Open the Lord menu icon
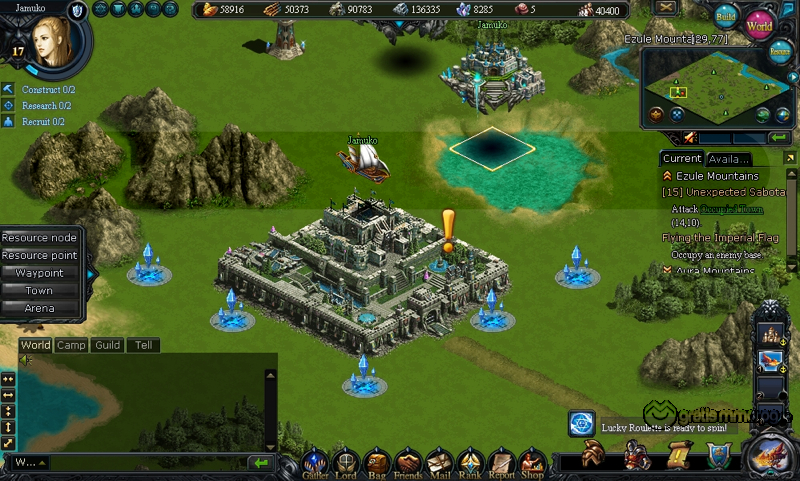This screenshot has width=800, height=481. (346, 462)
